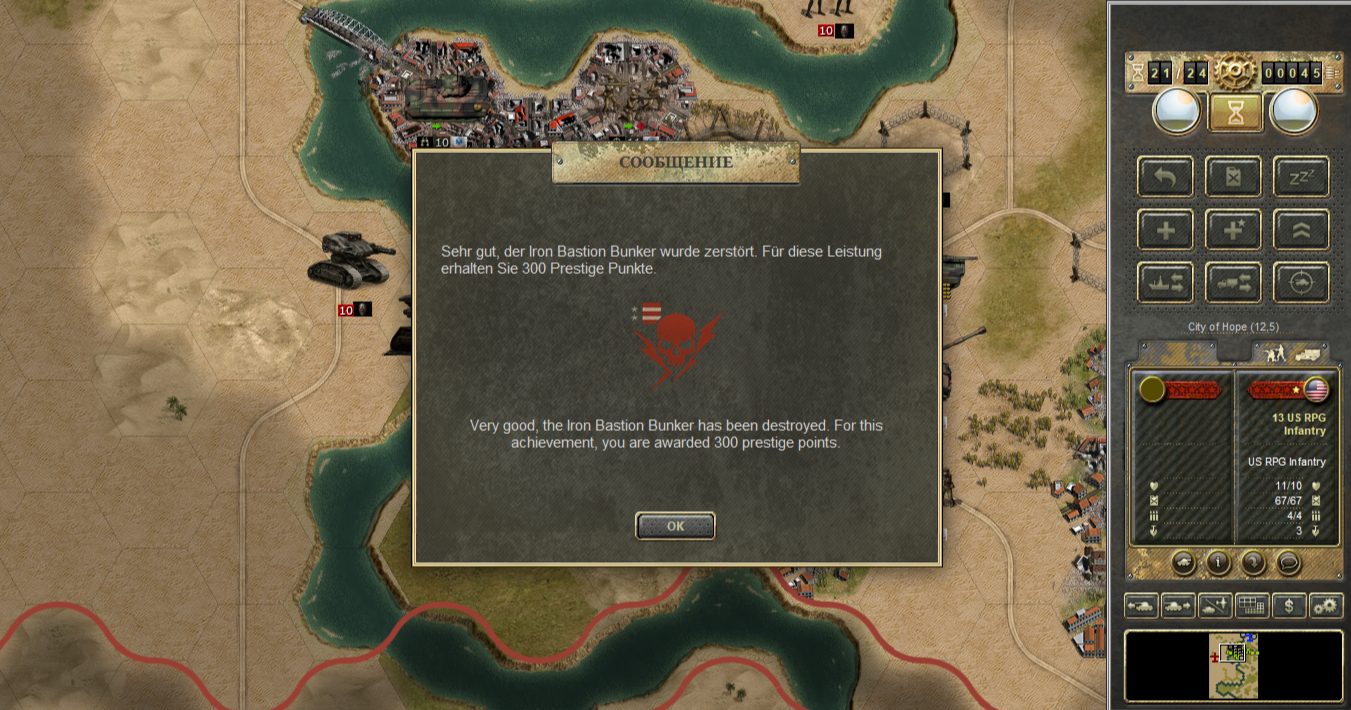Open game settings with the gears button
The width and height of the screenshot is (1351, 710).
(x=1326, y=605)
